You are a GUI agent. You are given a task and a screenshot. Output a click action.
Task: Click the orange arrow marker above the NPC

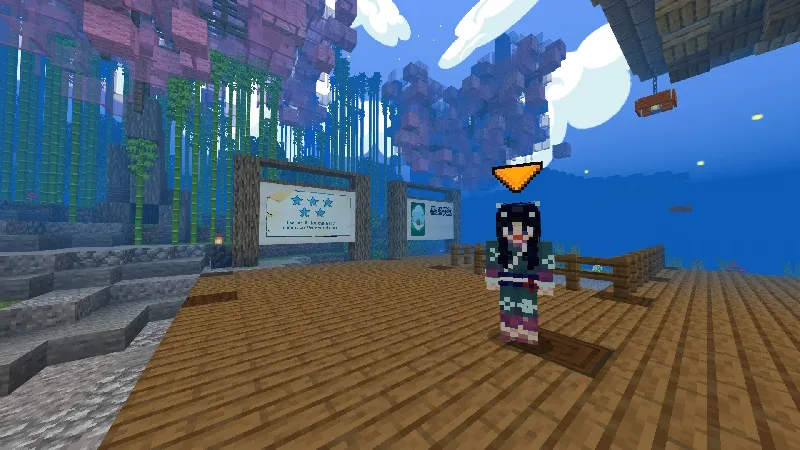click(x=518, y=177)
